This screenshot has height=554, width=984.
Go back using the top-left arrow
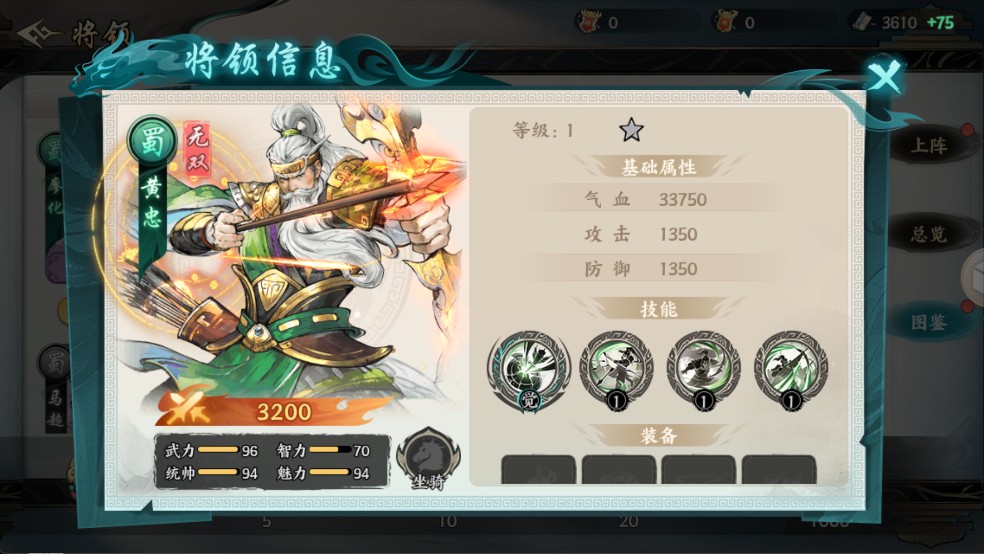(x=37, y=33)
